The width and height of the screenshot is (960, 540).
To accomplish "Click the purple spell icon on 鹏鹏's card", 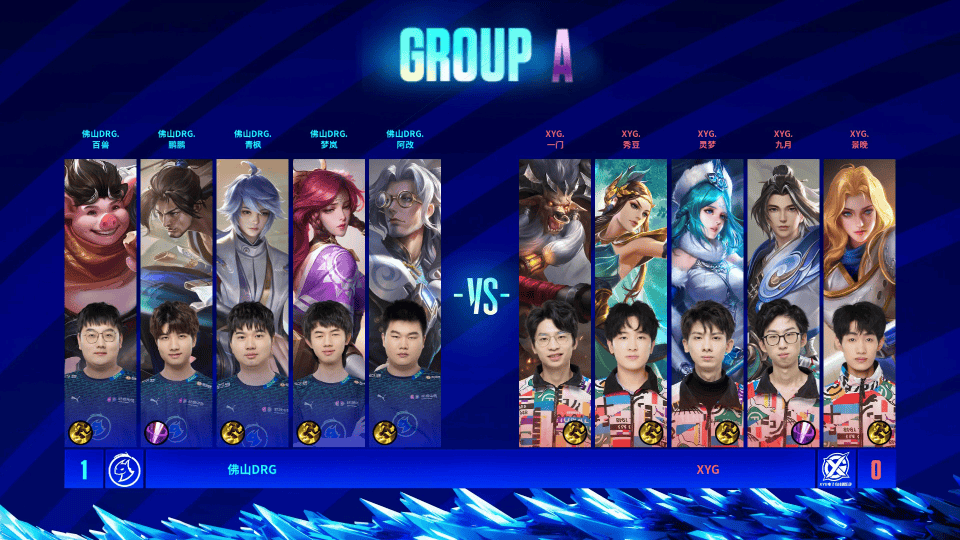I will [x=158, y=432].
